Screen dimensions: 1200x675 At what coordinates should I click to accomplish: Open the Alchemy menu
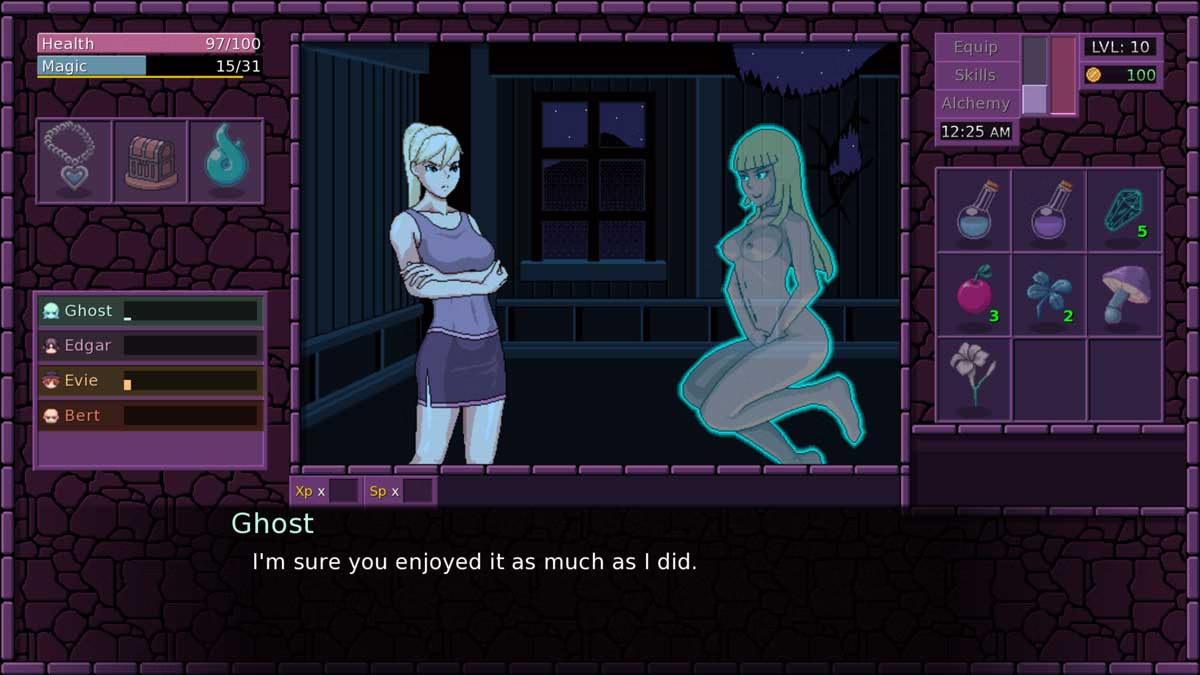[976, 103]
